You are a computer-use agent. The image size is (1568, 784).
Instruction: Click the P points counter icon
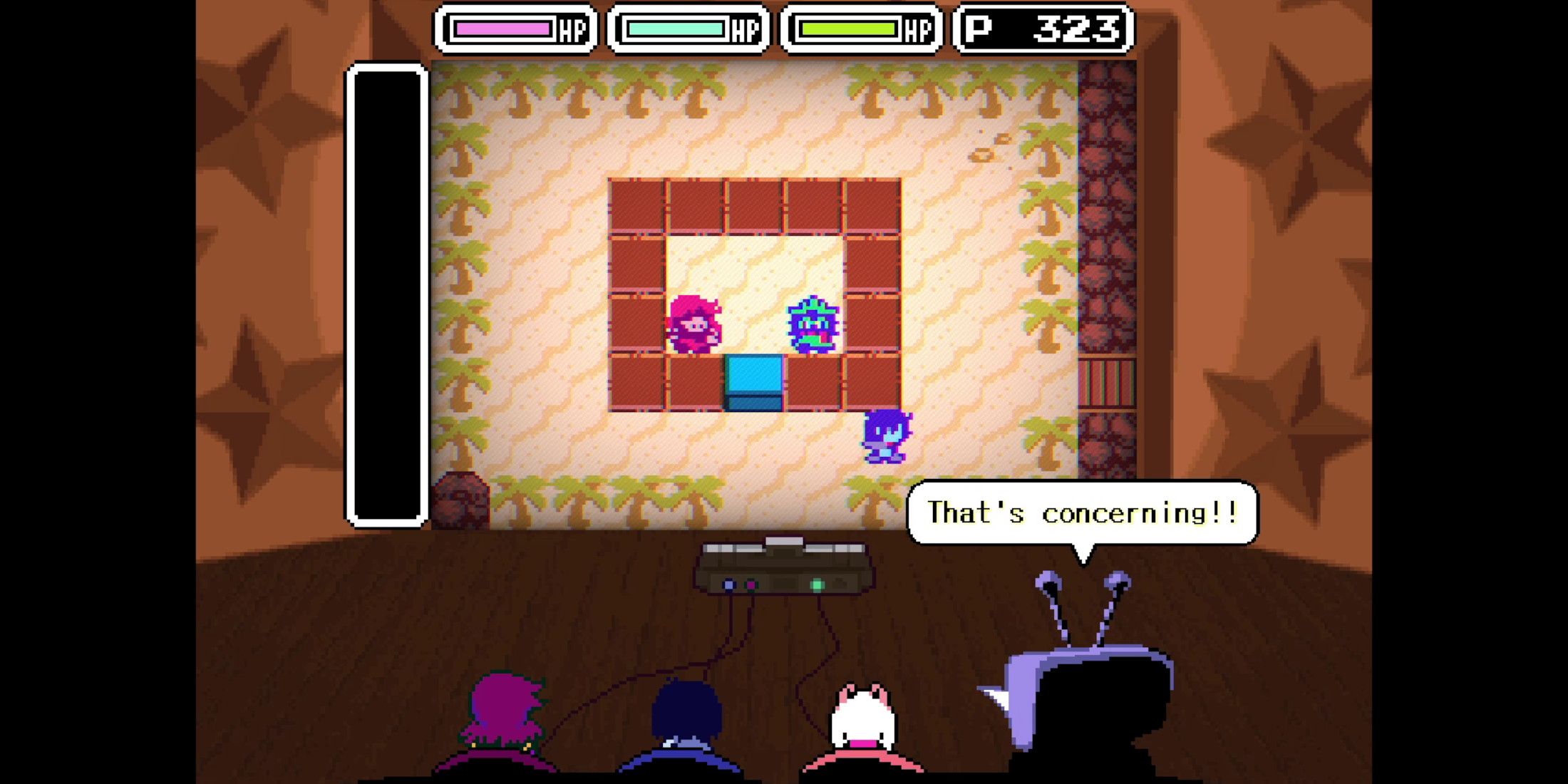tap(976, 29)
